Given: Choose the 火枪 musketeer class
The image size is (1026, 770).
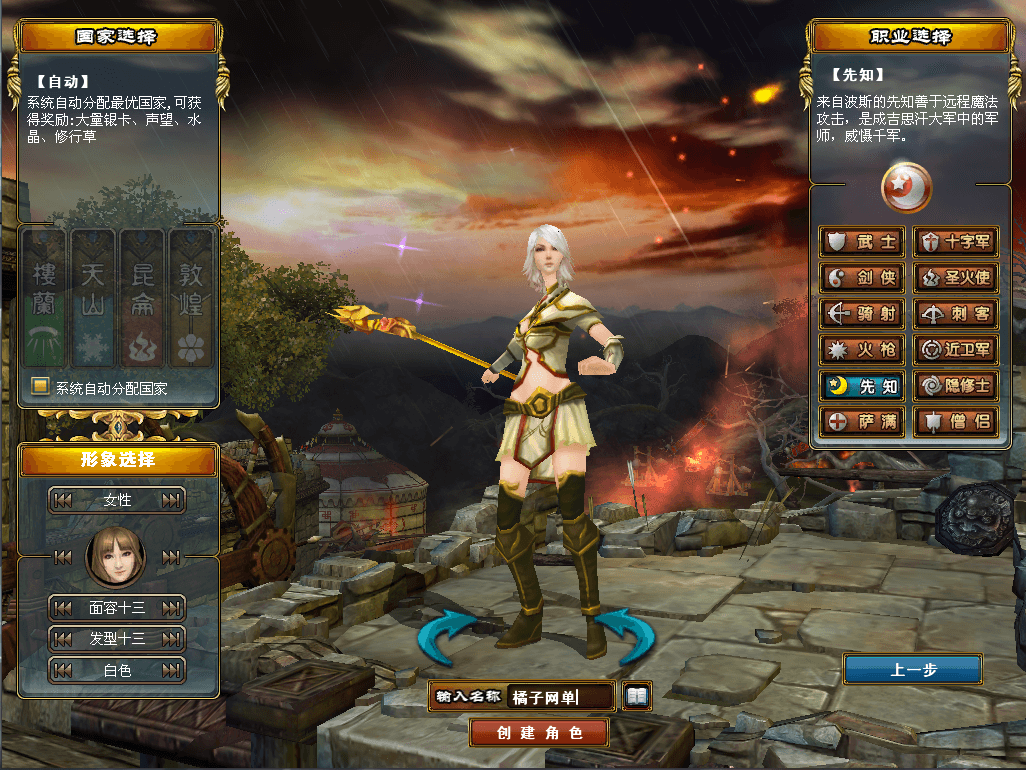Looking at the screenshot, I should (x=862, y=350).
